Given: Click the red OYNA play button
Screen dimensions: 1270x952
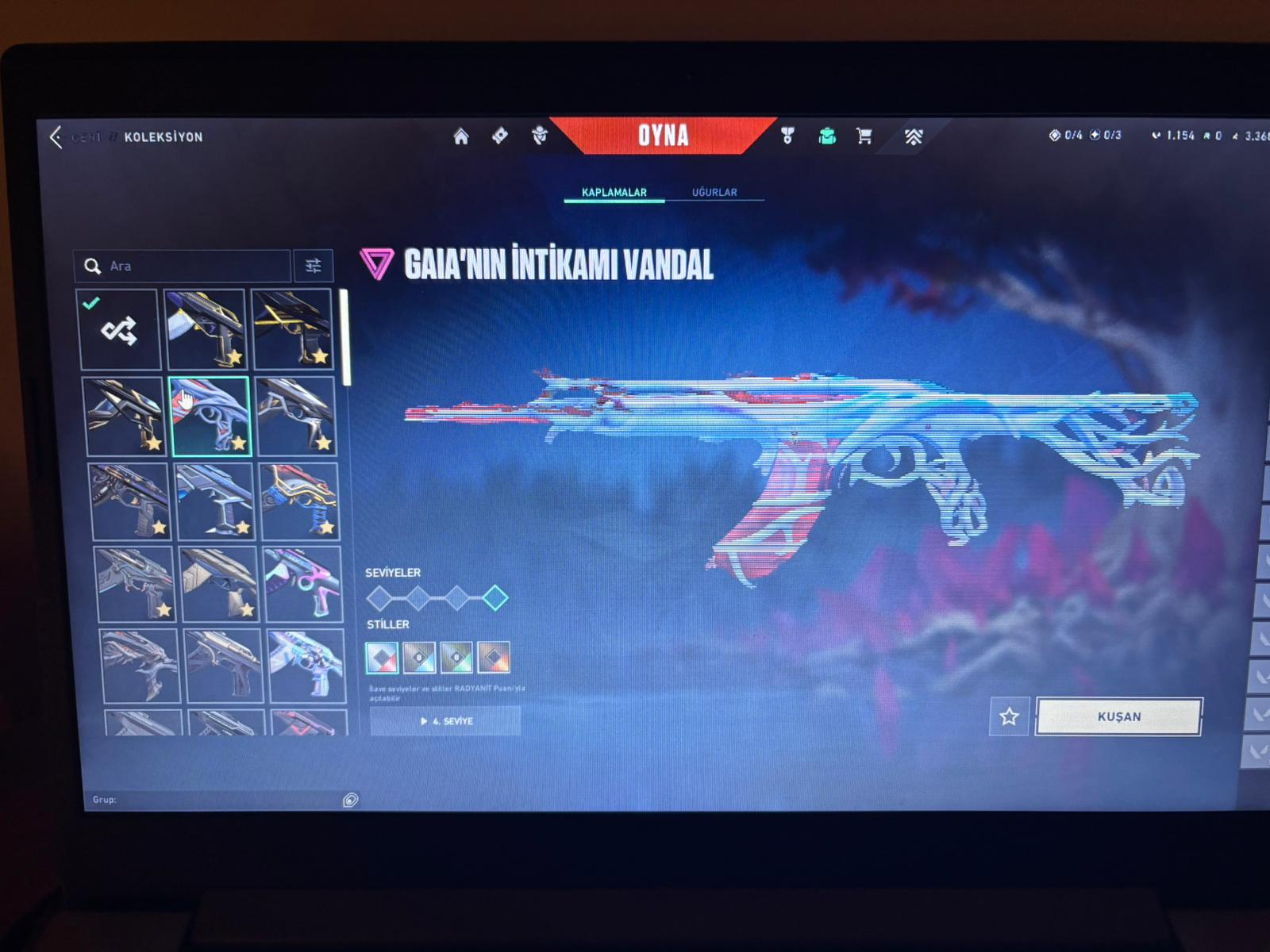Looking at the screenshot, I should [663, 136].
